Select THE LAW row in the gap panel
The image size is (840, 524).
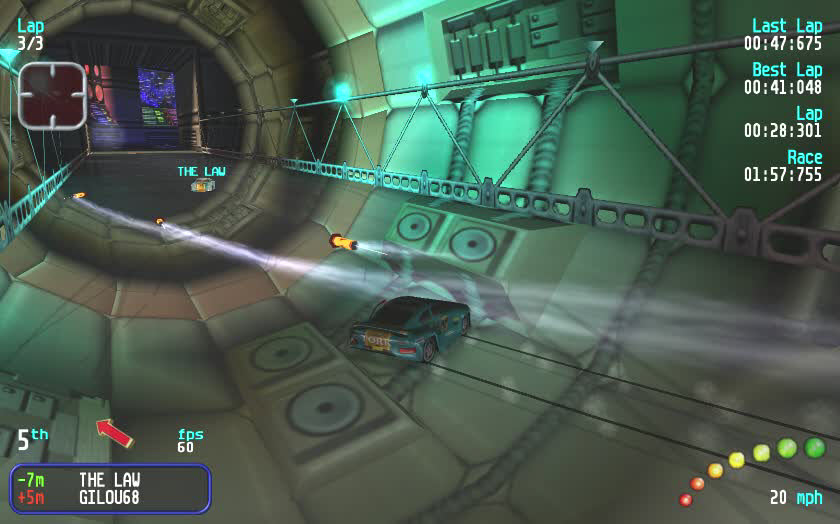[x=110, y=480]
